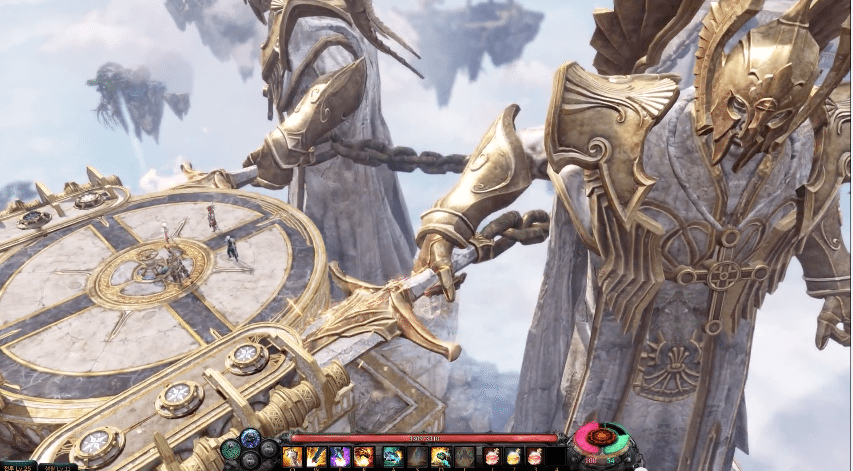
Task: Activate the purple energy skill icon
Action: [340, 457]
